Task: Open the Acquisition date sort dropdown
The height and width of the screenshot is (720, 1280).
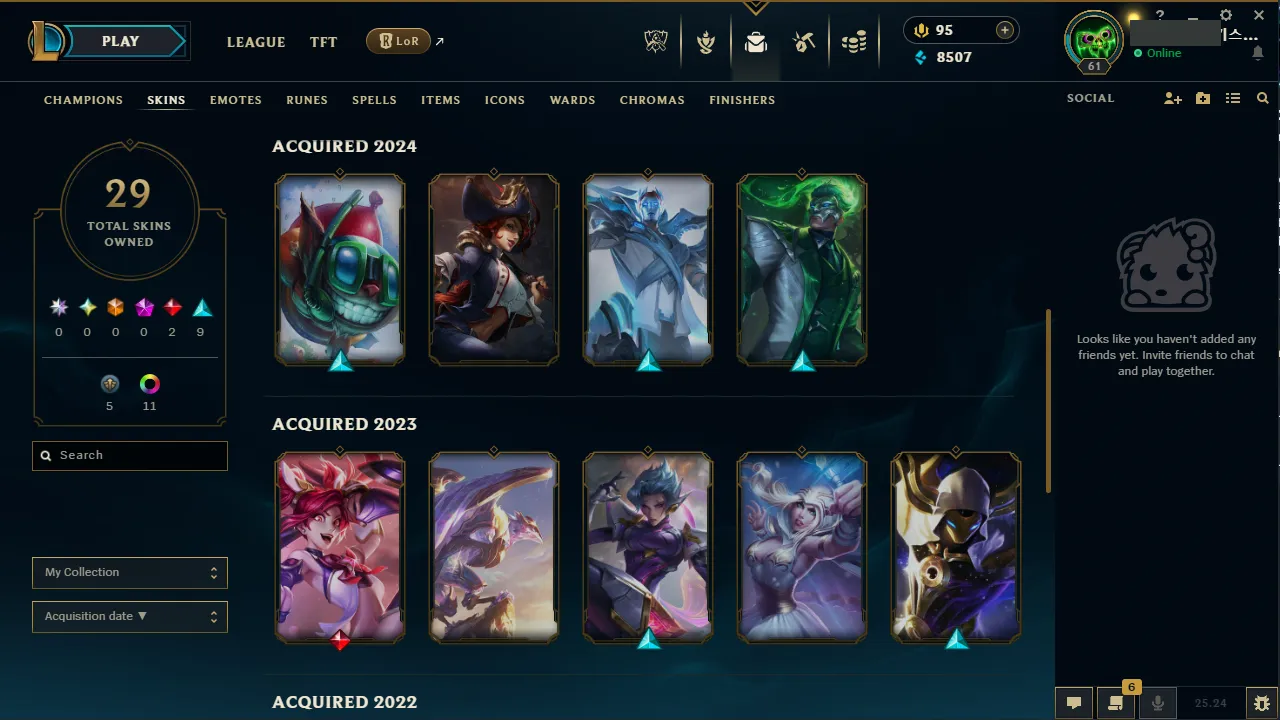Action: point(129,616)
